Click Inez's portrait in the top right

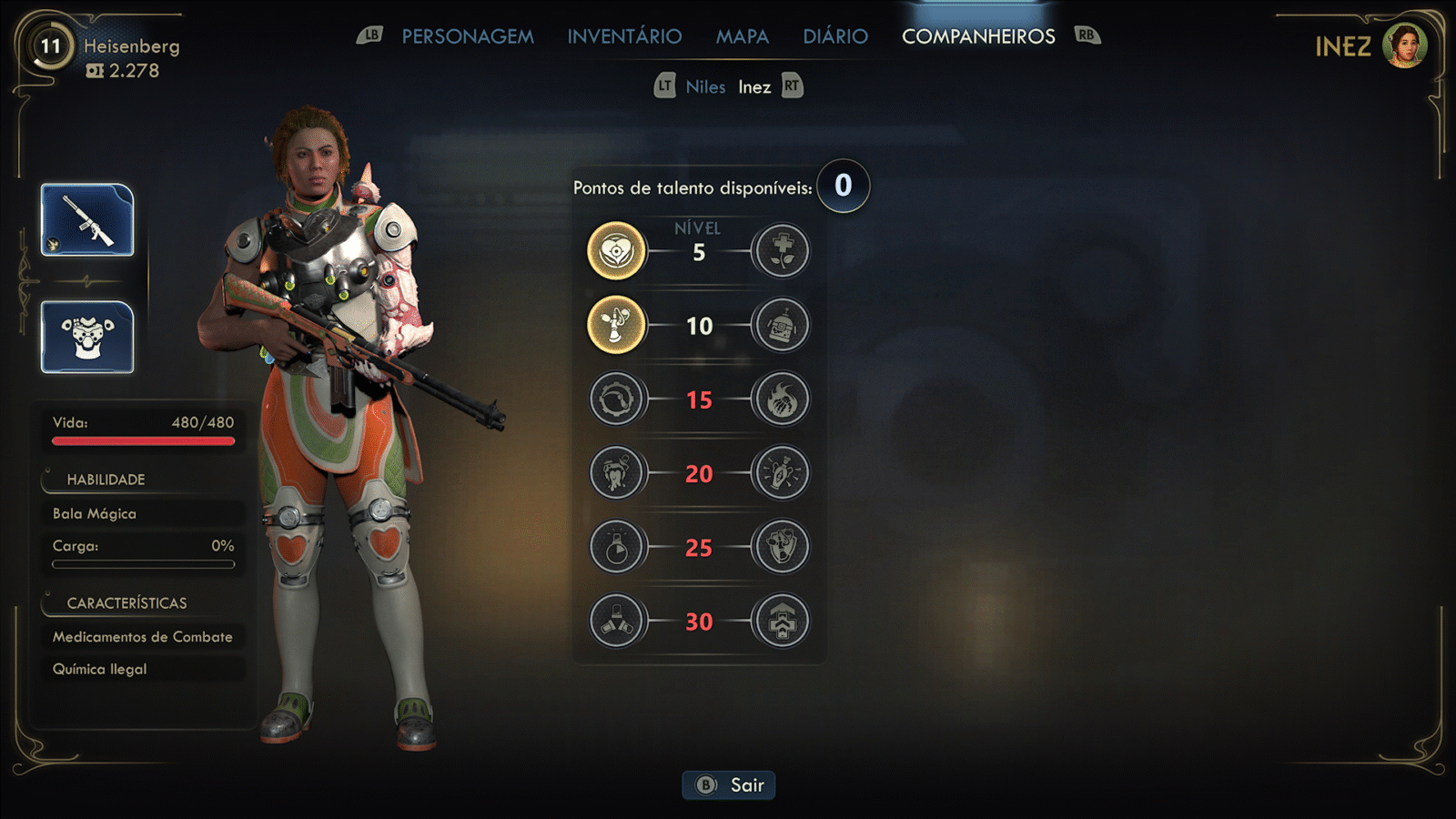(x=1404, y=46)
